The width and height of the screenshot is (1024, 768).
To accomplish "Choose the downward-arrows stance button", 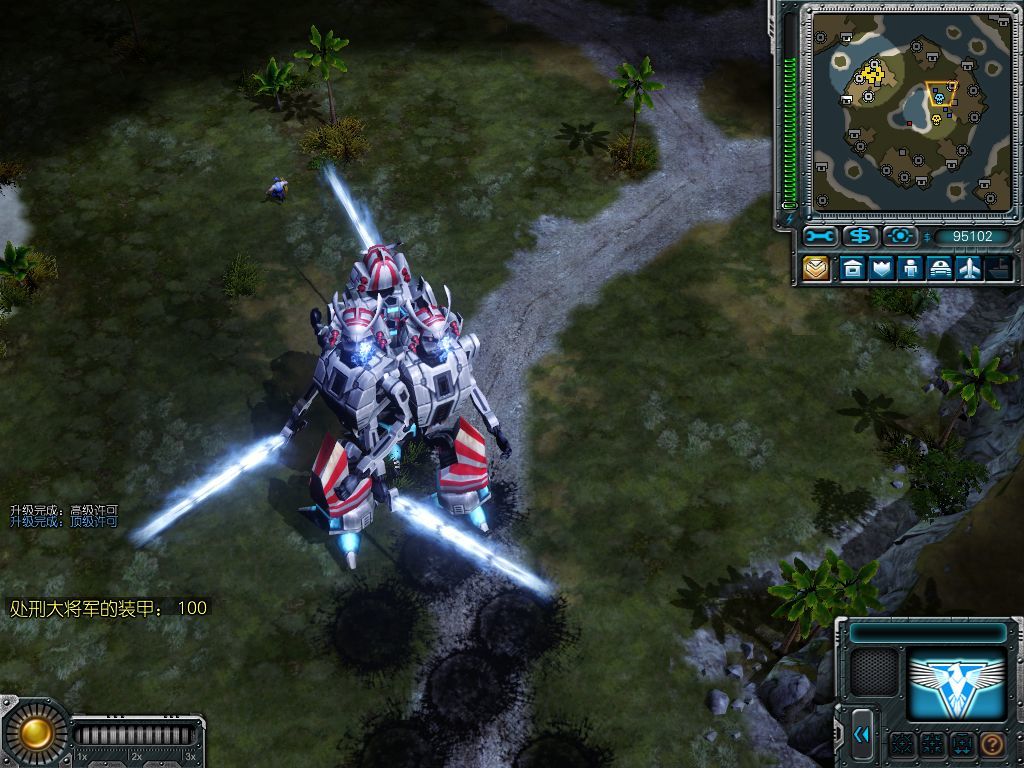I will pos(961,744).
